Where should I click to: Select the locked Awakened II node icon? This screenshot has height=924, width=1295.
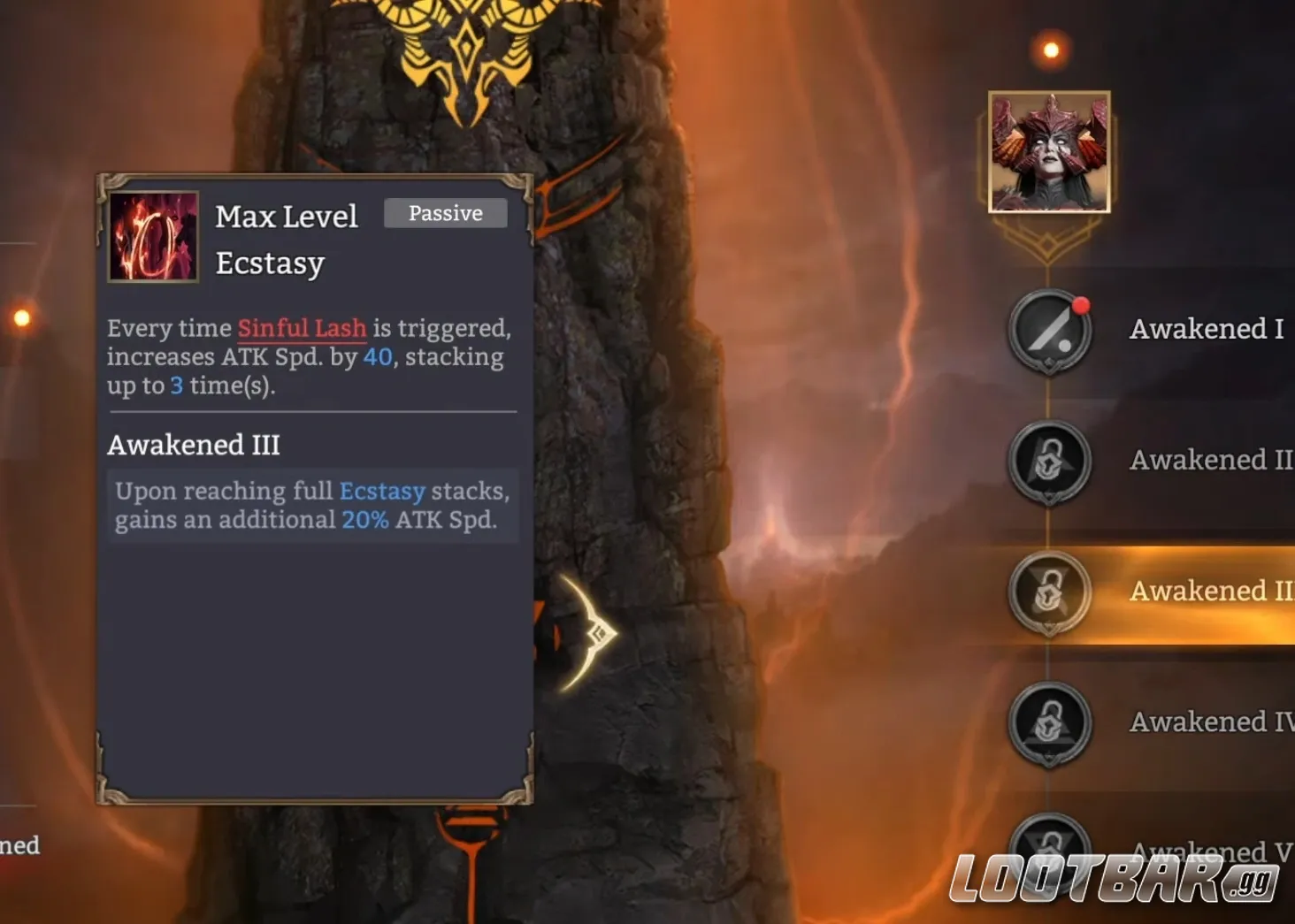pos(1050,462)
